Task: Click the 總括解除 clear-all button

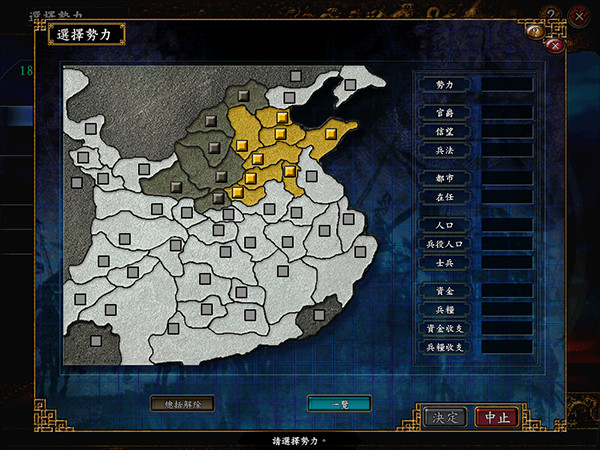Action: point(183,404)
